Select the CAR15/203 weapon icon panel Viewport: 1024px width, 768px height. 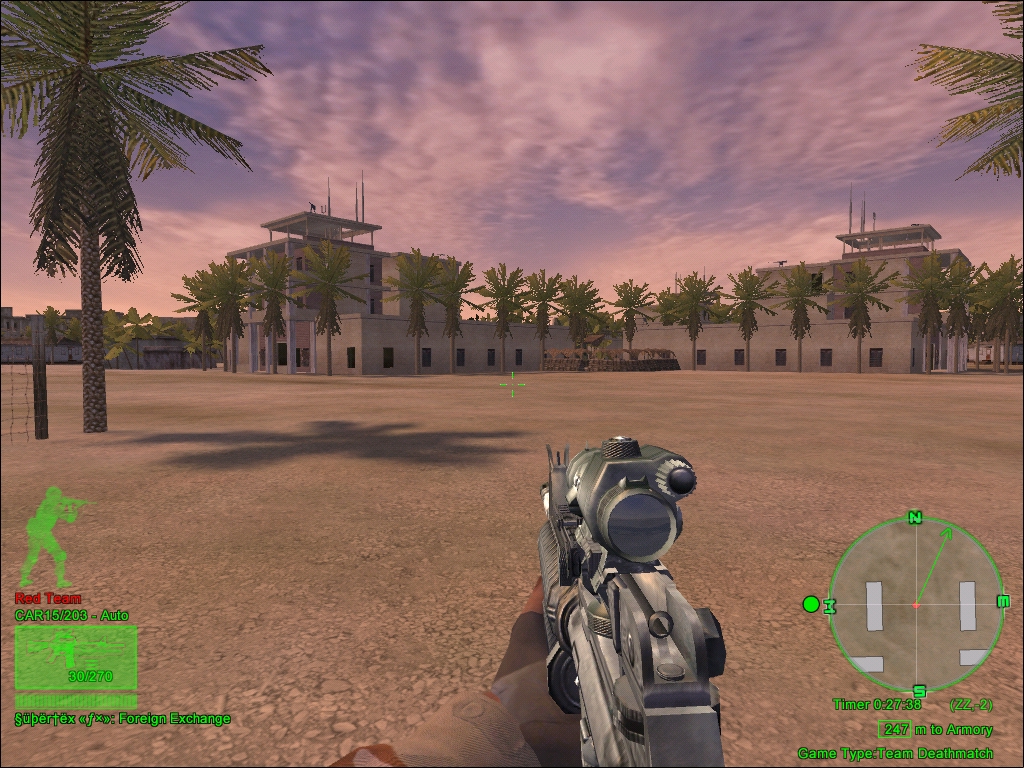pos(76,658)
